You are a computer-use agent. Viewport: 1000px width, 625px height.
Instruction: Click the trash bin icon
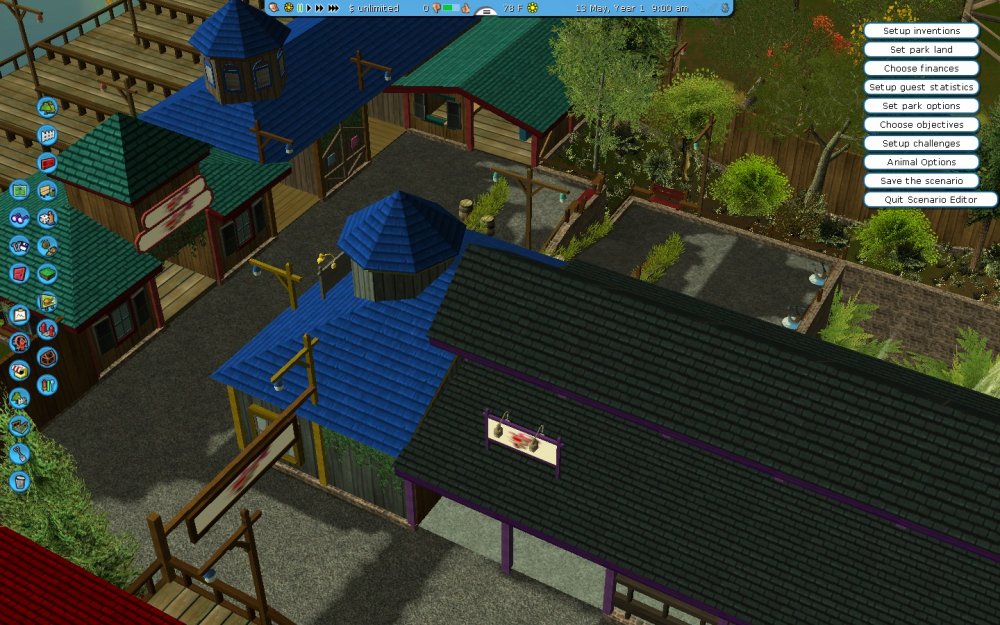20,482
